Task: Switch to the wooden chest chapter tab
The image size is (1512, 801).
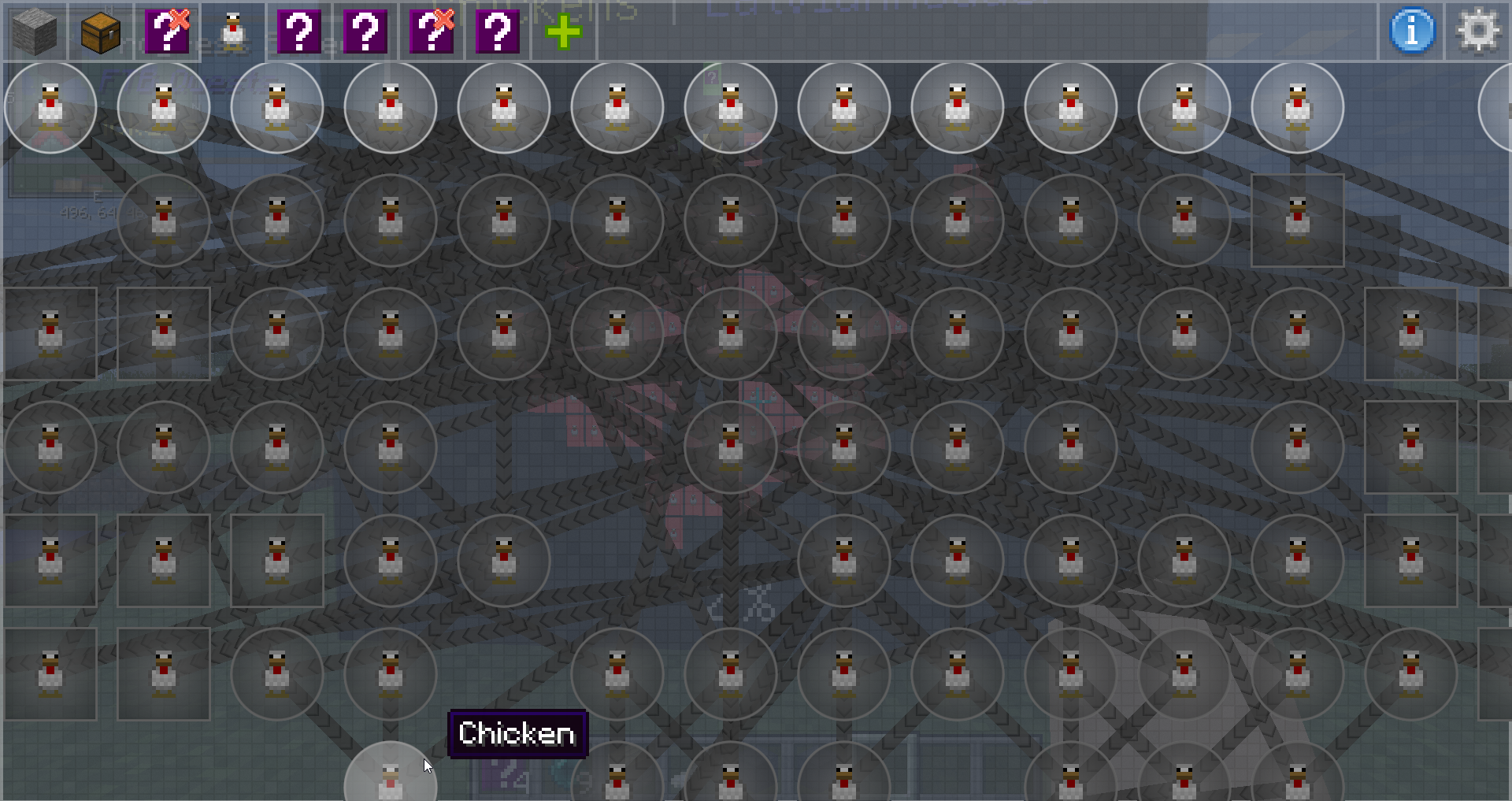Action: (x=101, y=32)
